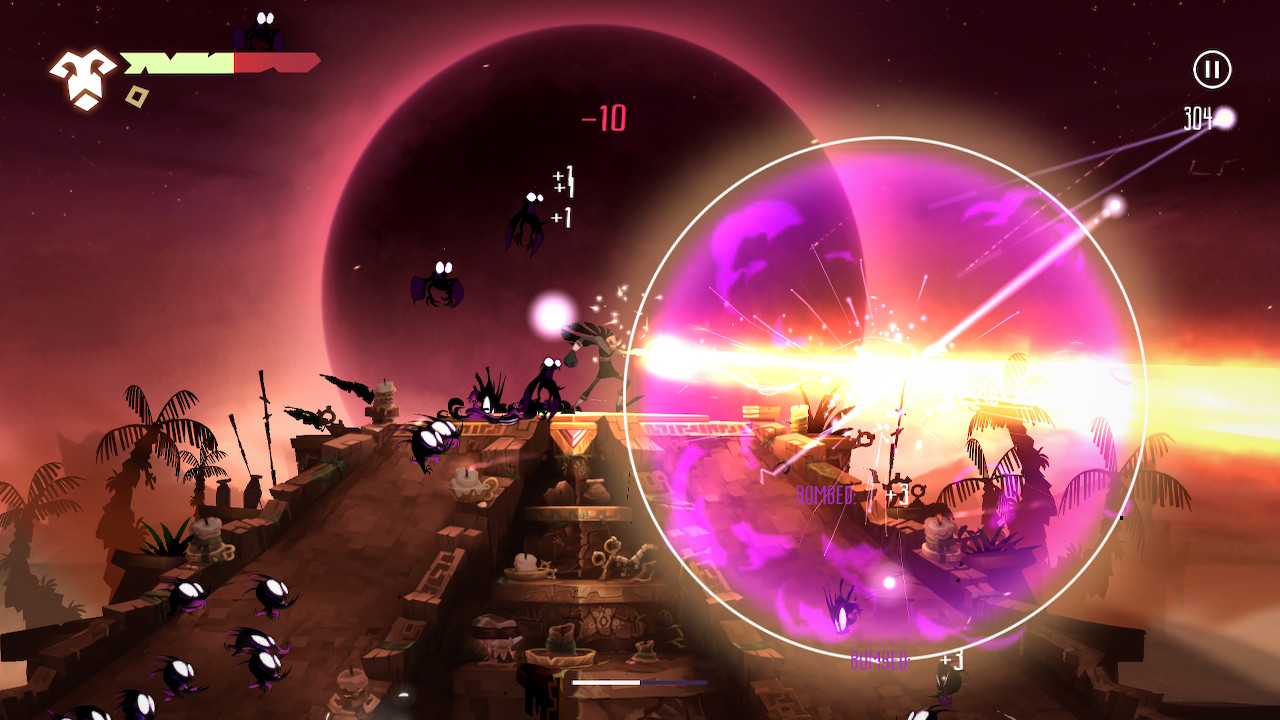Screen dimensions: 1280x720
Task: Pause the game with the circular pause icon
Action: coord(1213,68)
